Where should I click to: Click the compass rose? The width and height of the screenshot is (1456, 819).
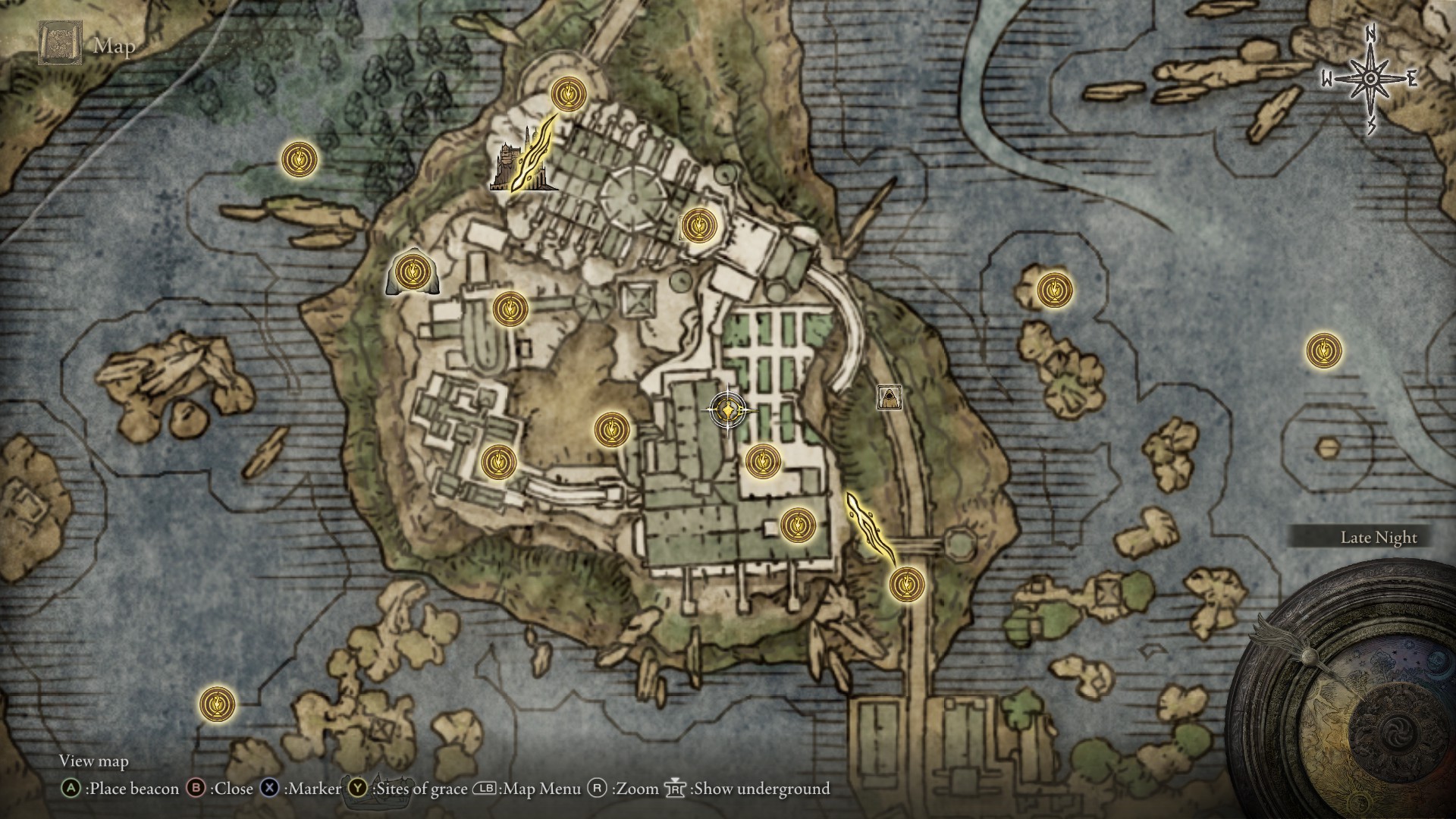(x=1370, y=78)
